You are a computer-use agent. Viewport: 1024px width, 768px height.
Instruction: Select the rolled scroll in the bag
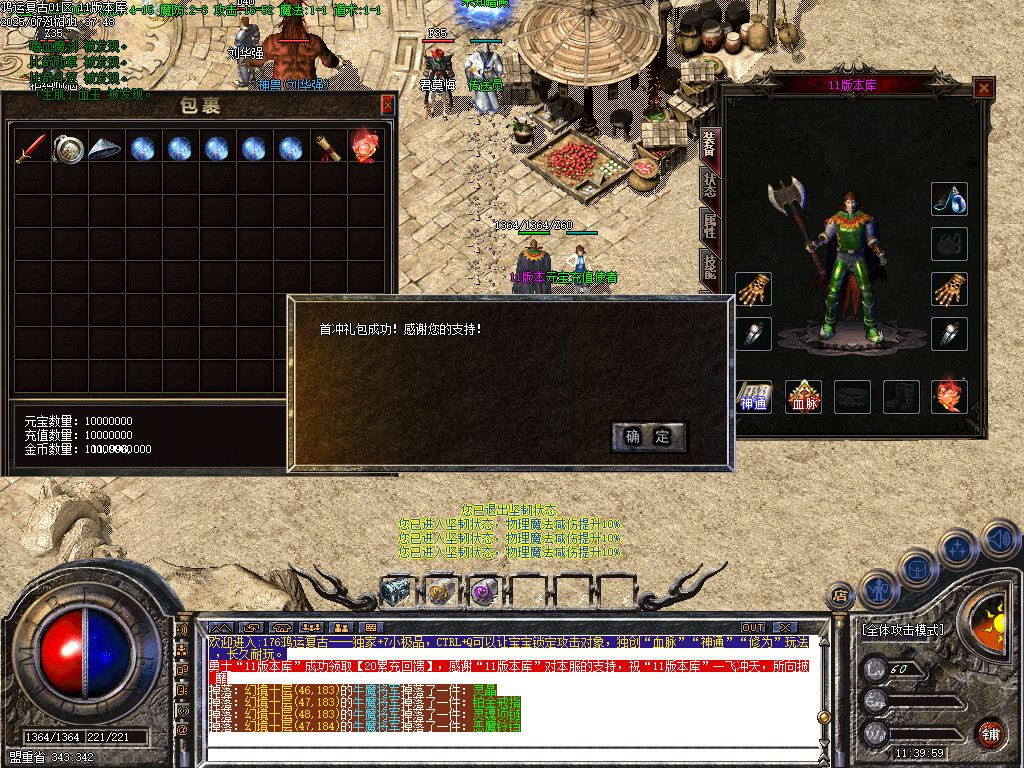[328, 148]
